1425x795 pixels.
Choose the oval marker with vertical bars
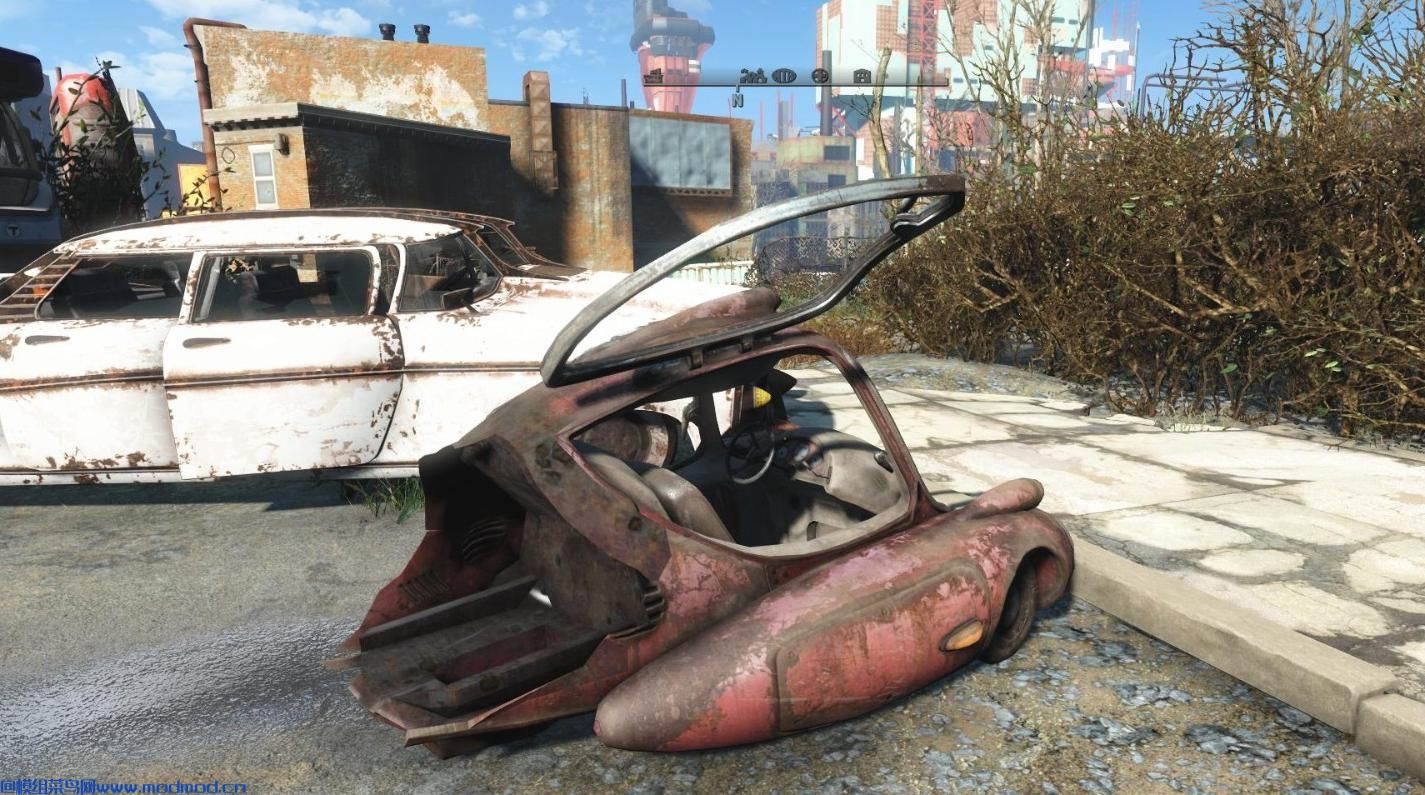pyautogui.click(x=784, y=76)
